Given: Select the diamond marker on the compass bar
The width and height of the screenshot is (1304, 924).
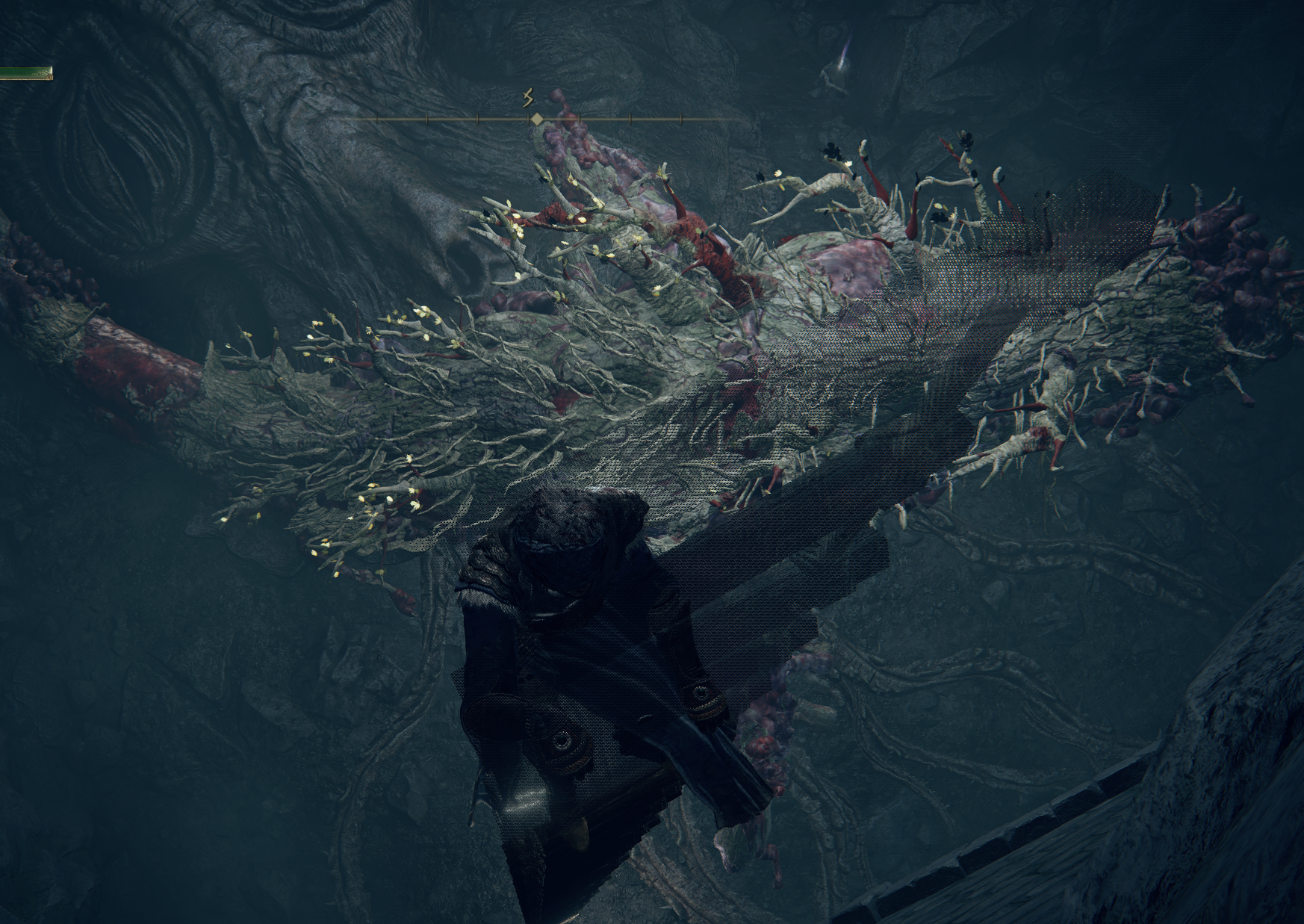Looking at the screenshot, I should point(537,118).
